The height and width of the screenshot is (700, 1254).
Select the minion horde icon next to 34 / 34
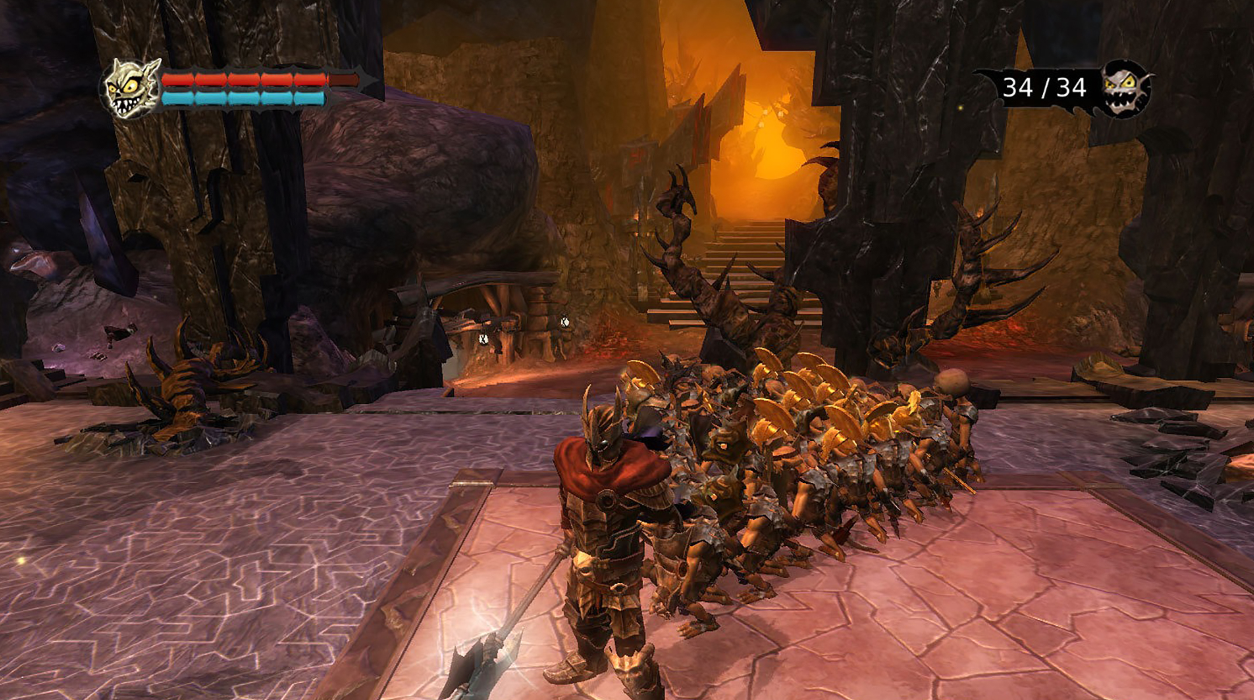1124,89
